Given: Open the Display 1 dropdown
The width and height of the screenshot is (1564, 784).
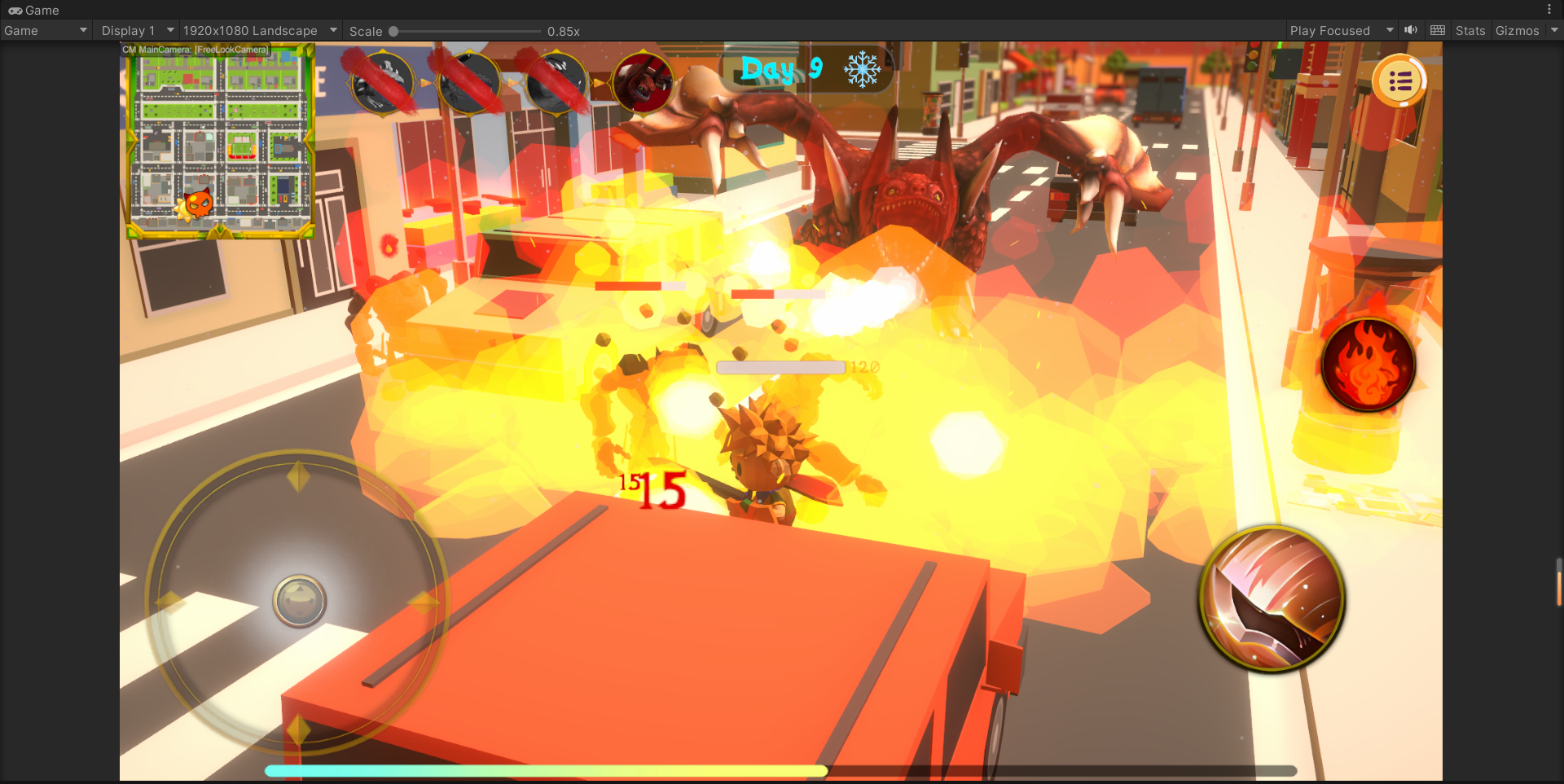Looking at the screenshot, I should click(x=136, y=31).
